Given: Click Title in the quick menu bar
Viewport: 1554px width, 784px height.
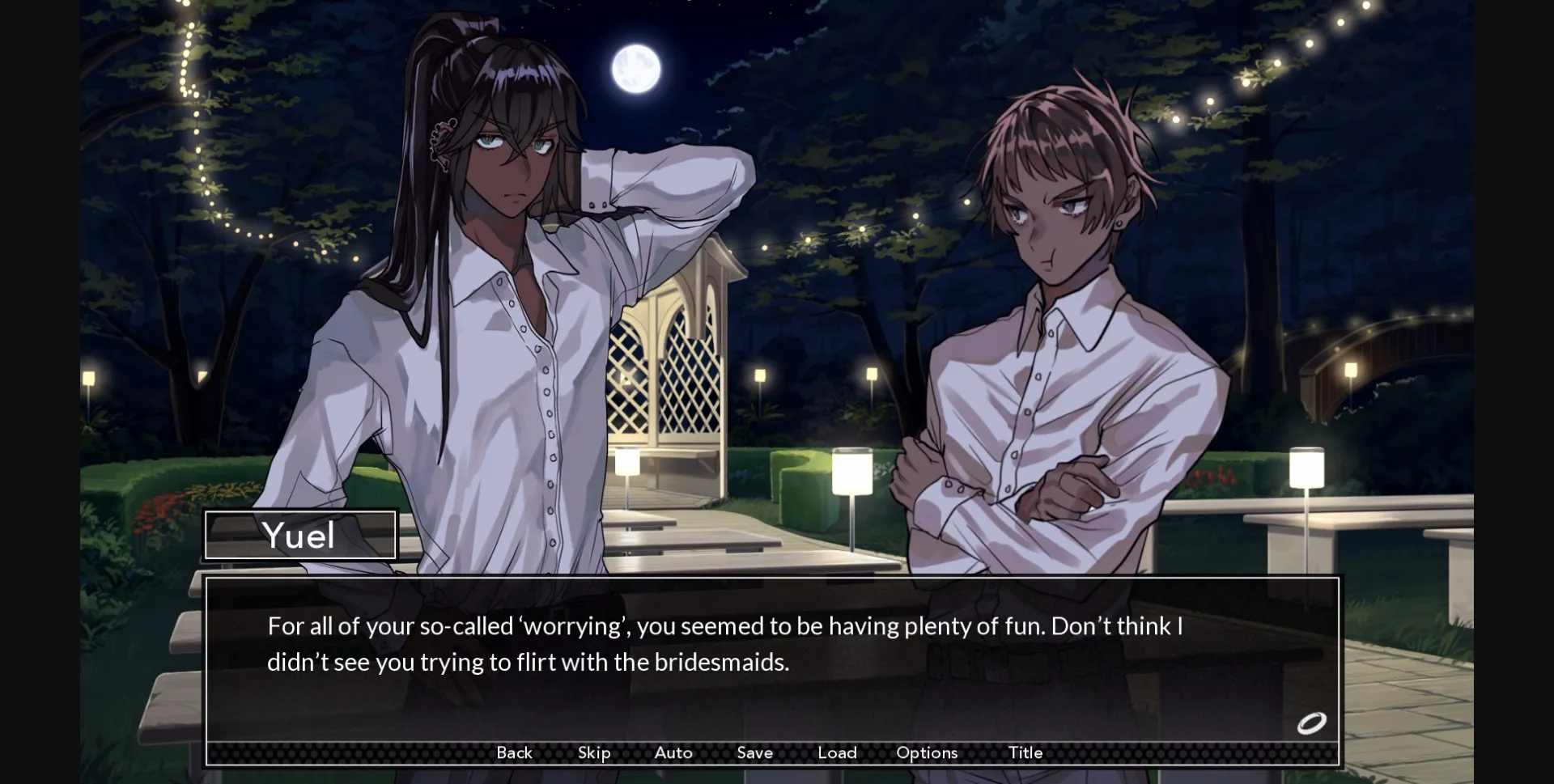Looking at the screenshot, I should (x=1025, y=752).
